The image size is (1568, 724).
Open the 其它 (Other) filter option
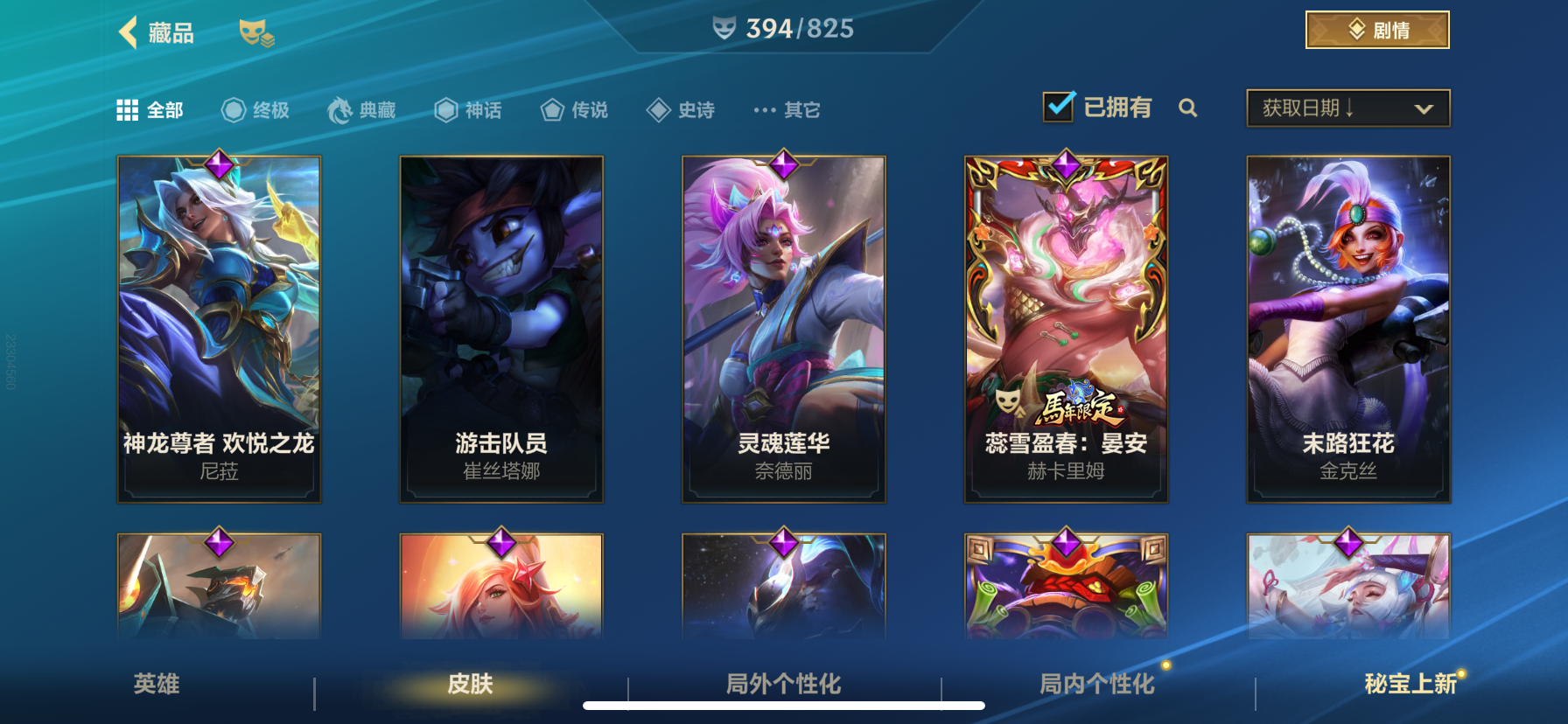(x=787, y=108)
